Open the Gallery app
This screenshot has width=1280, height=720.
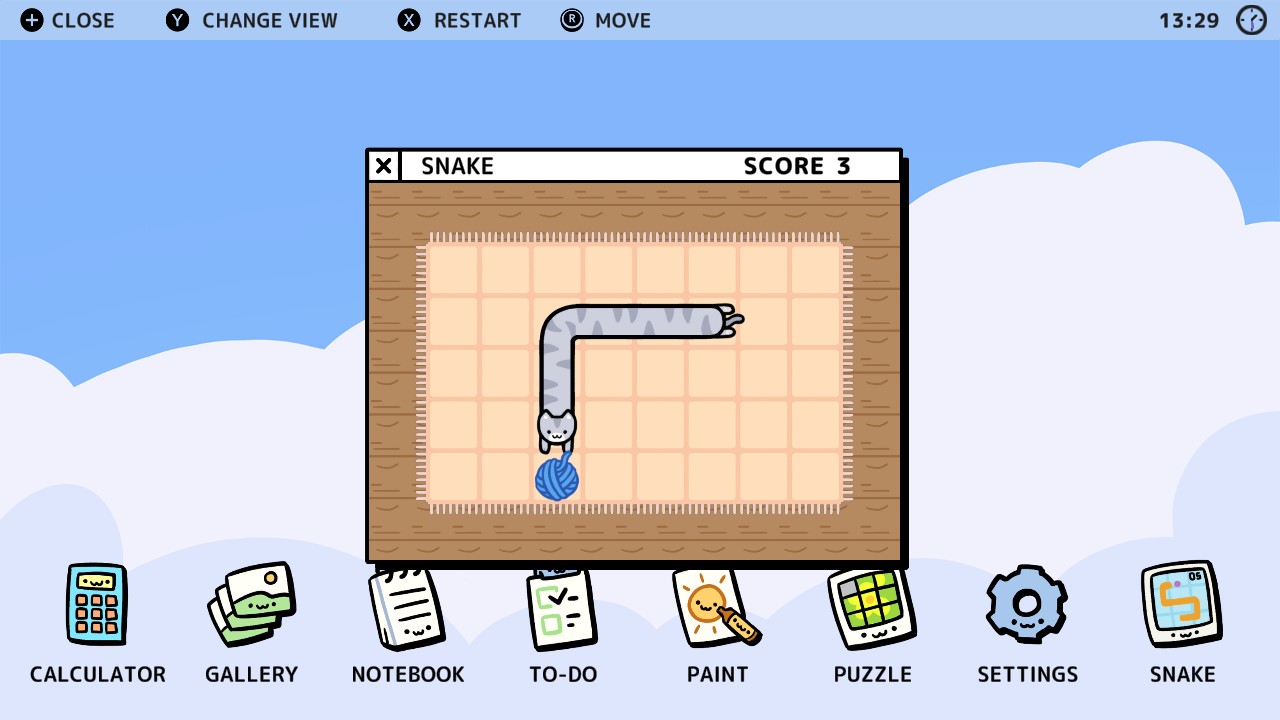(x=251, y=605)
